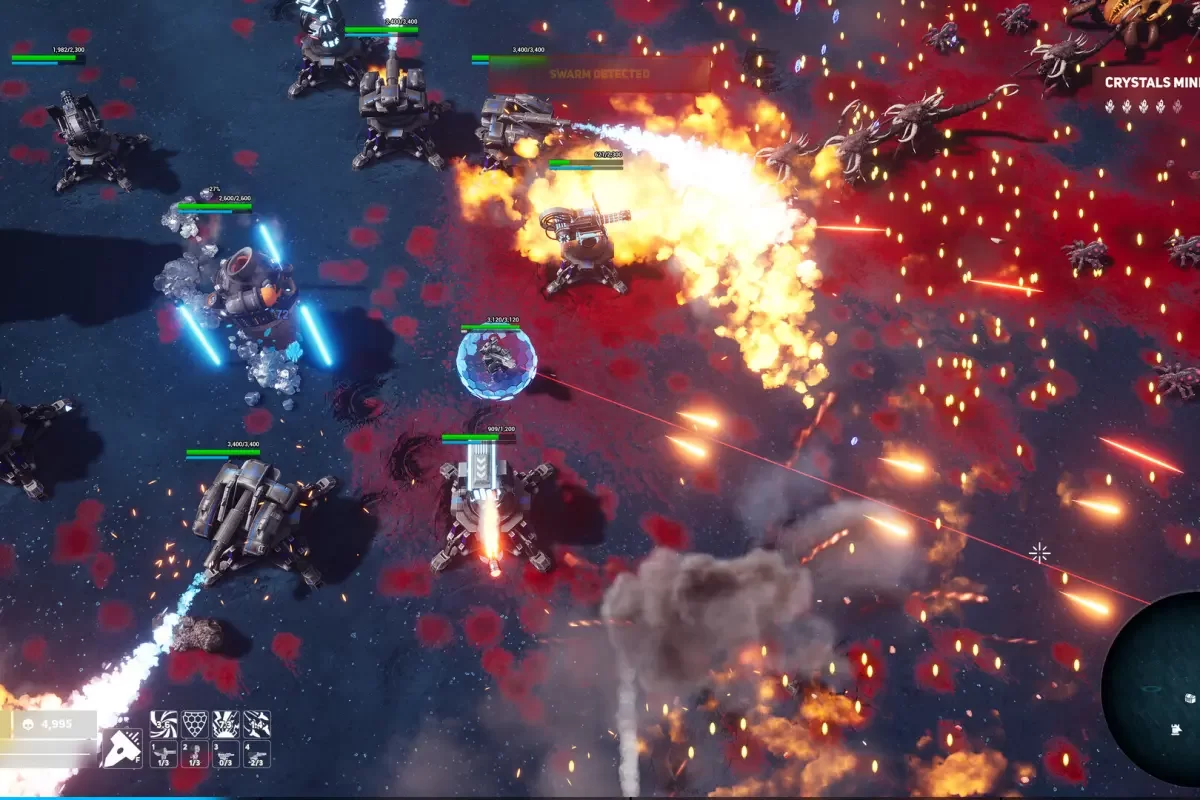Trigger the lightning burst ability

coord(226,724)
